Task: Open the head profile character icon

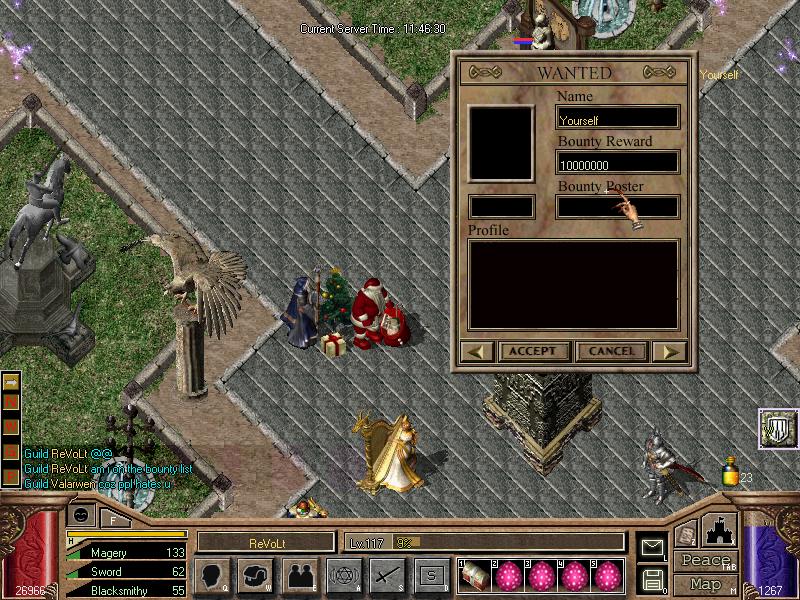Action: point(212,575)
